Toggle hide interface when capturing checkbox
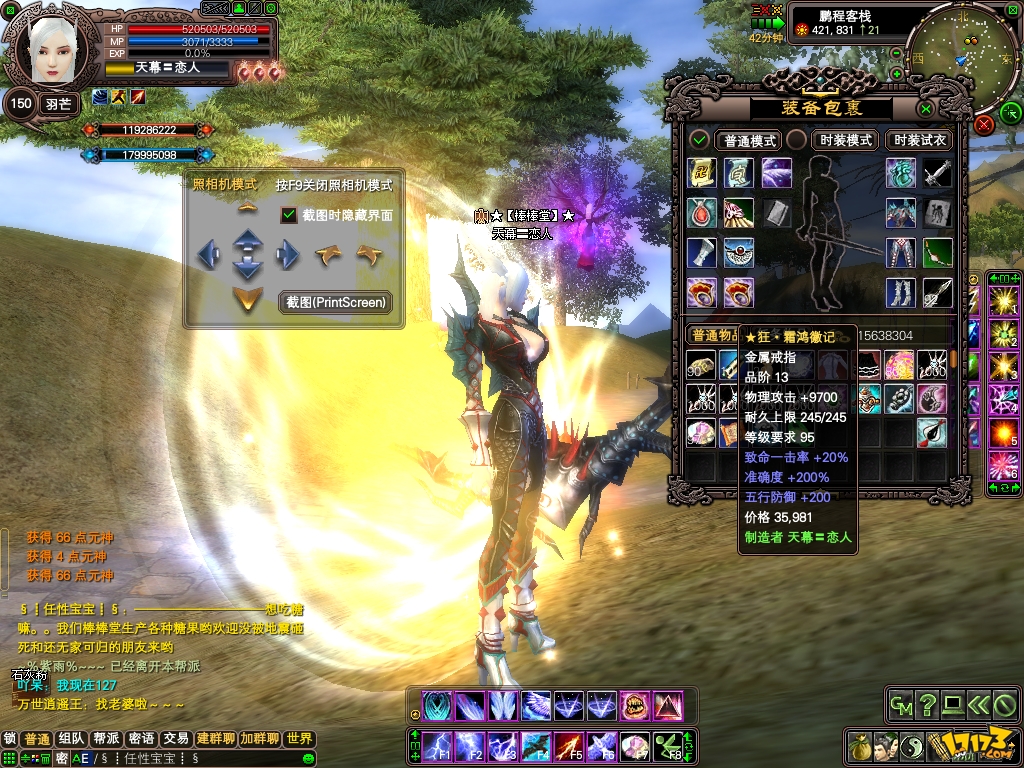The width and height of the screenshot is (1024, 768). point(290,215)
